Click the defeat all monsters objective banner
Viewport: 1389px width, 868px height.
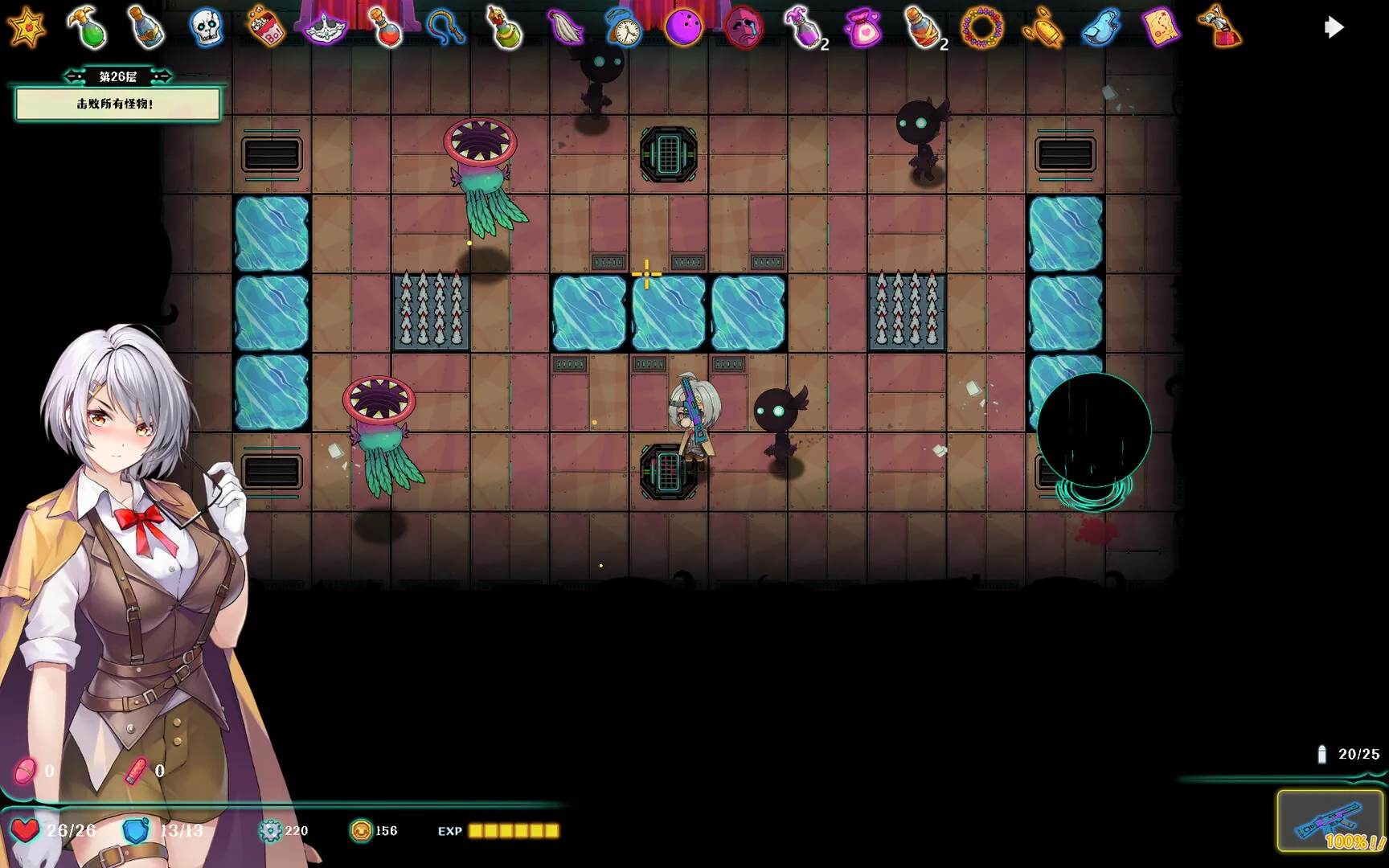(117, 104)
